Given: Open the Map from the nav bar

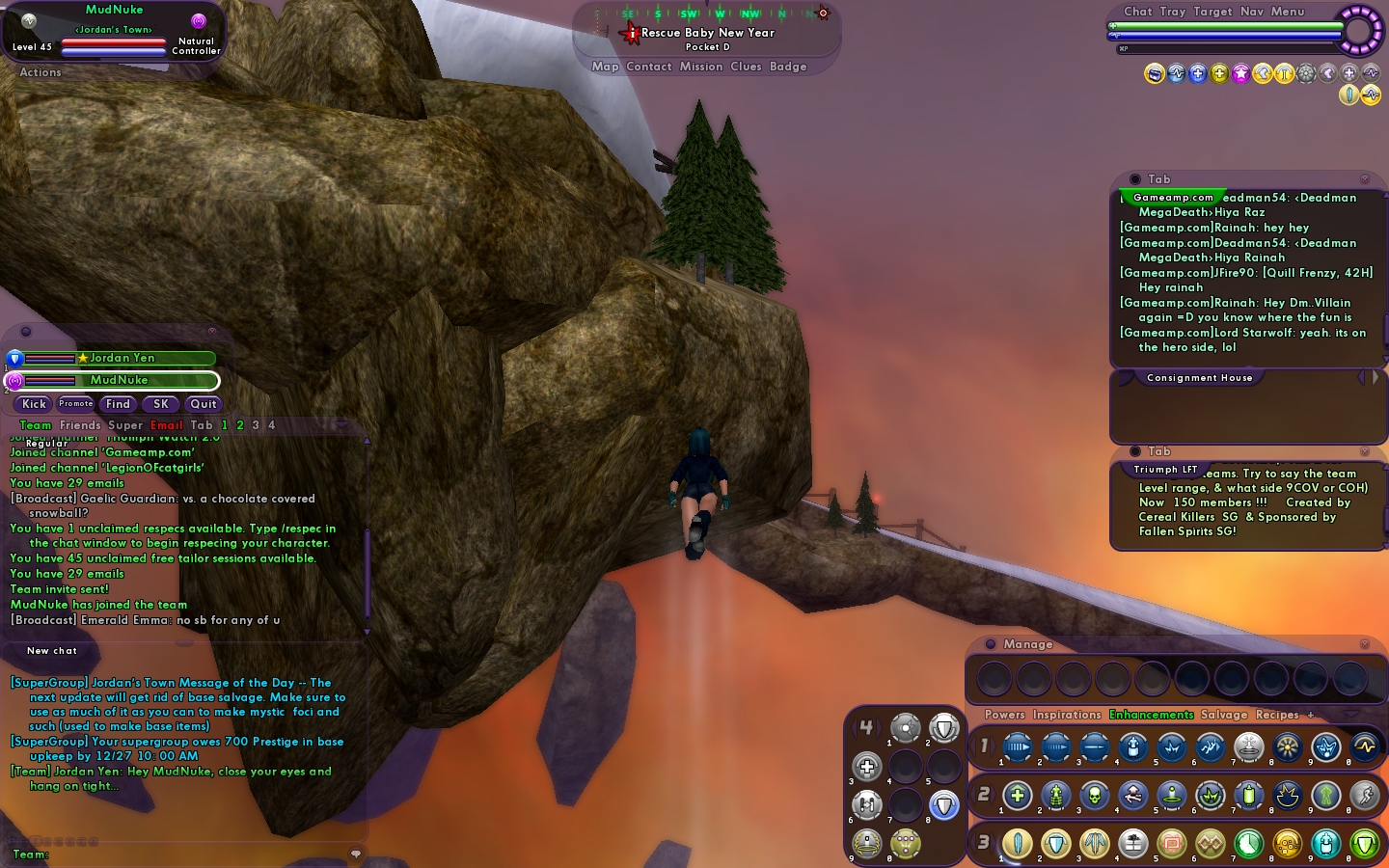Looking at the screenshot, I should pos(605,67).
